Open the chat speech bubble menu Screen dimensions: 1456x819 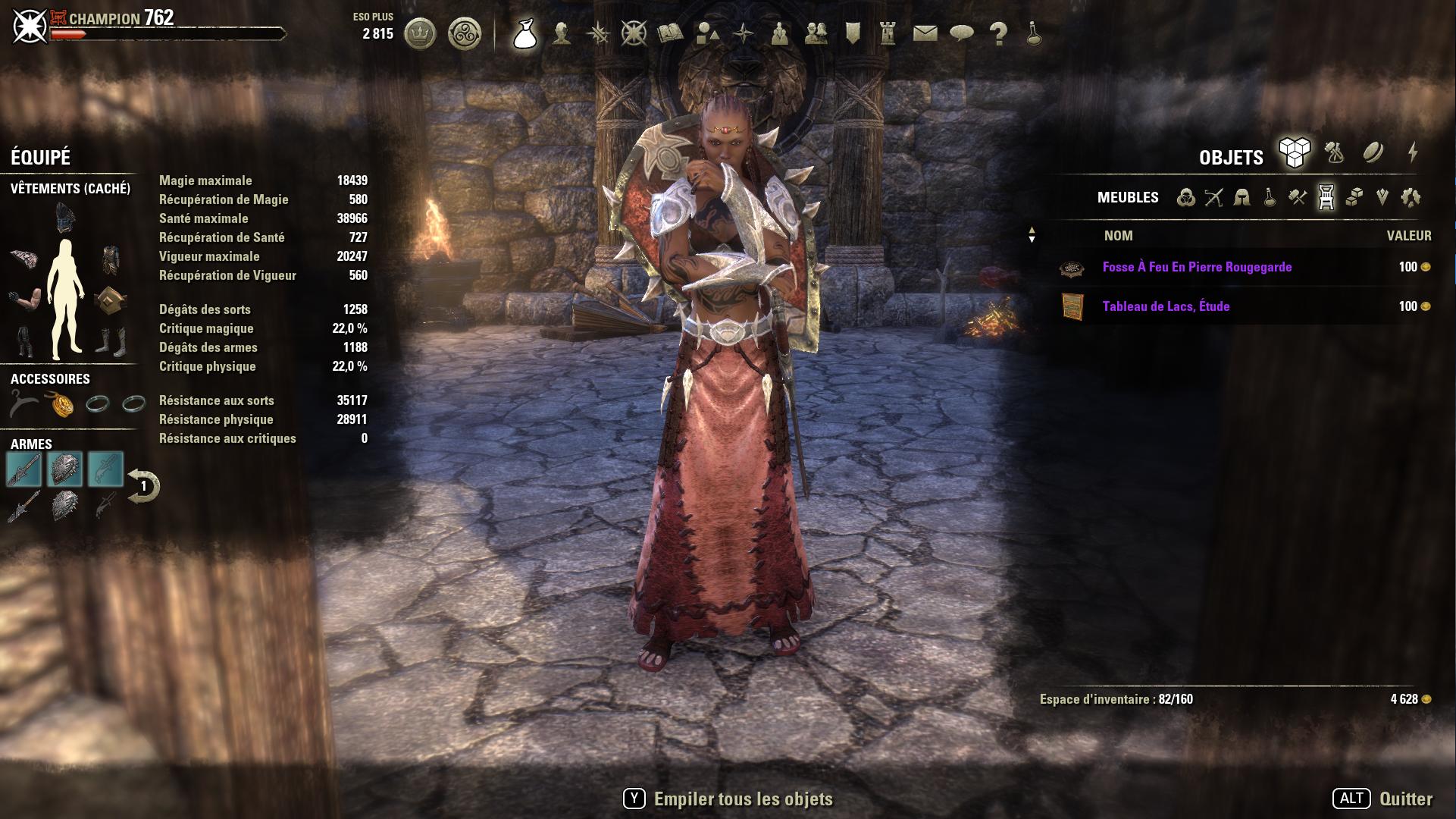[x=961, y=33]
